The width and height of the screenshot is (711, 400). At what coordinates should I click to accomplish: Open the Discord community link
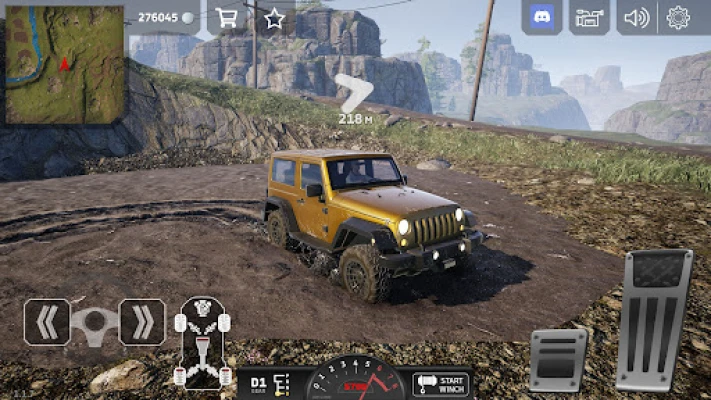click(x=541, y=17)
